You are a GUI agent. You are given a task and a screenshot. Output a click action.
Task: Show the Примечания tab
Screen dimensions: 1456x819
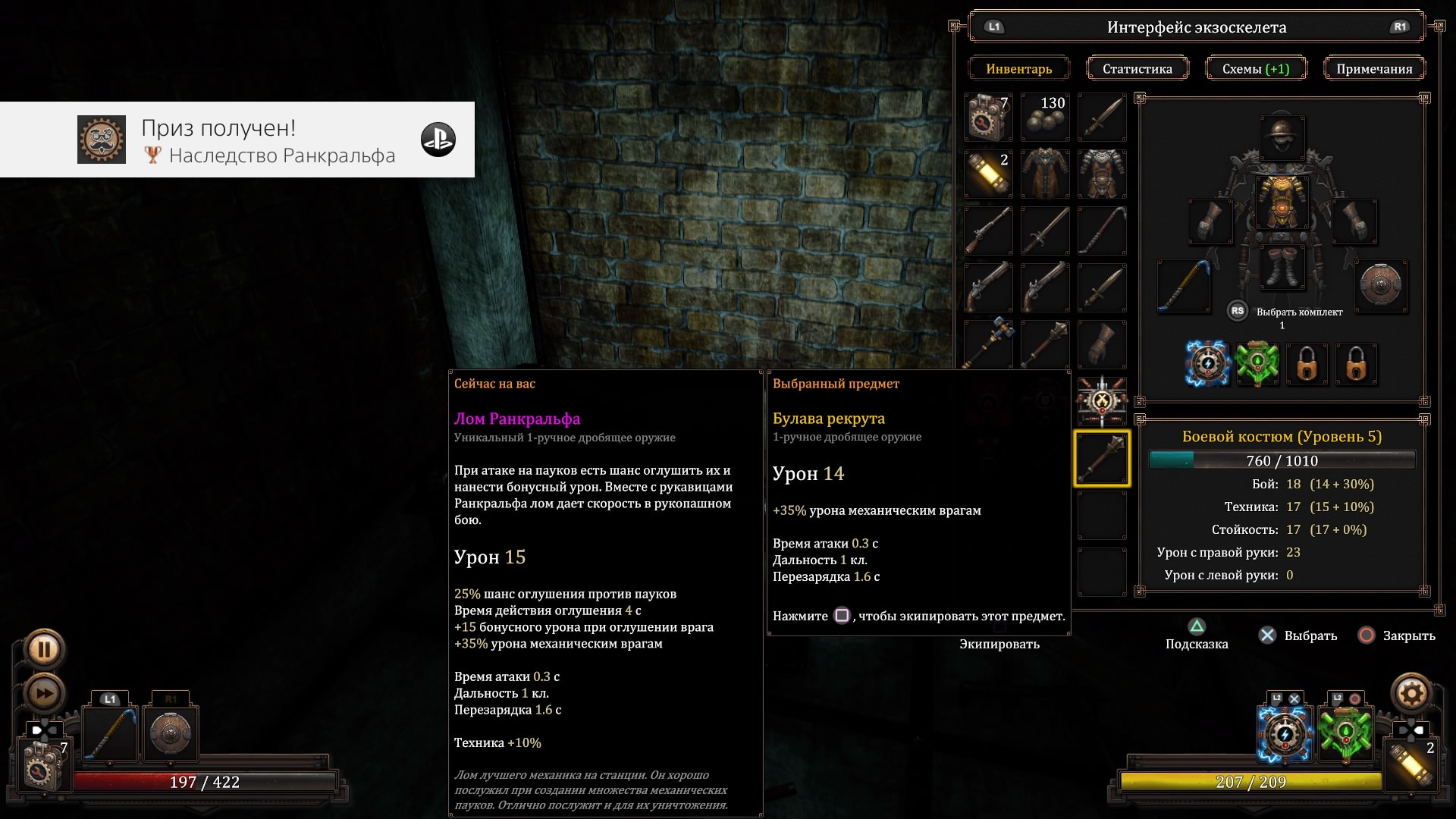coord(1374,69)
